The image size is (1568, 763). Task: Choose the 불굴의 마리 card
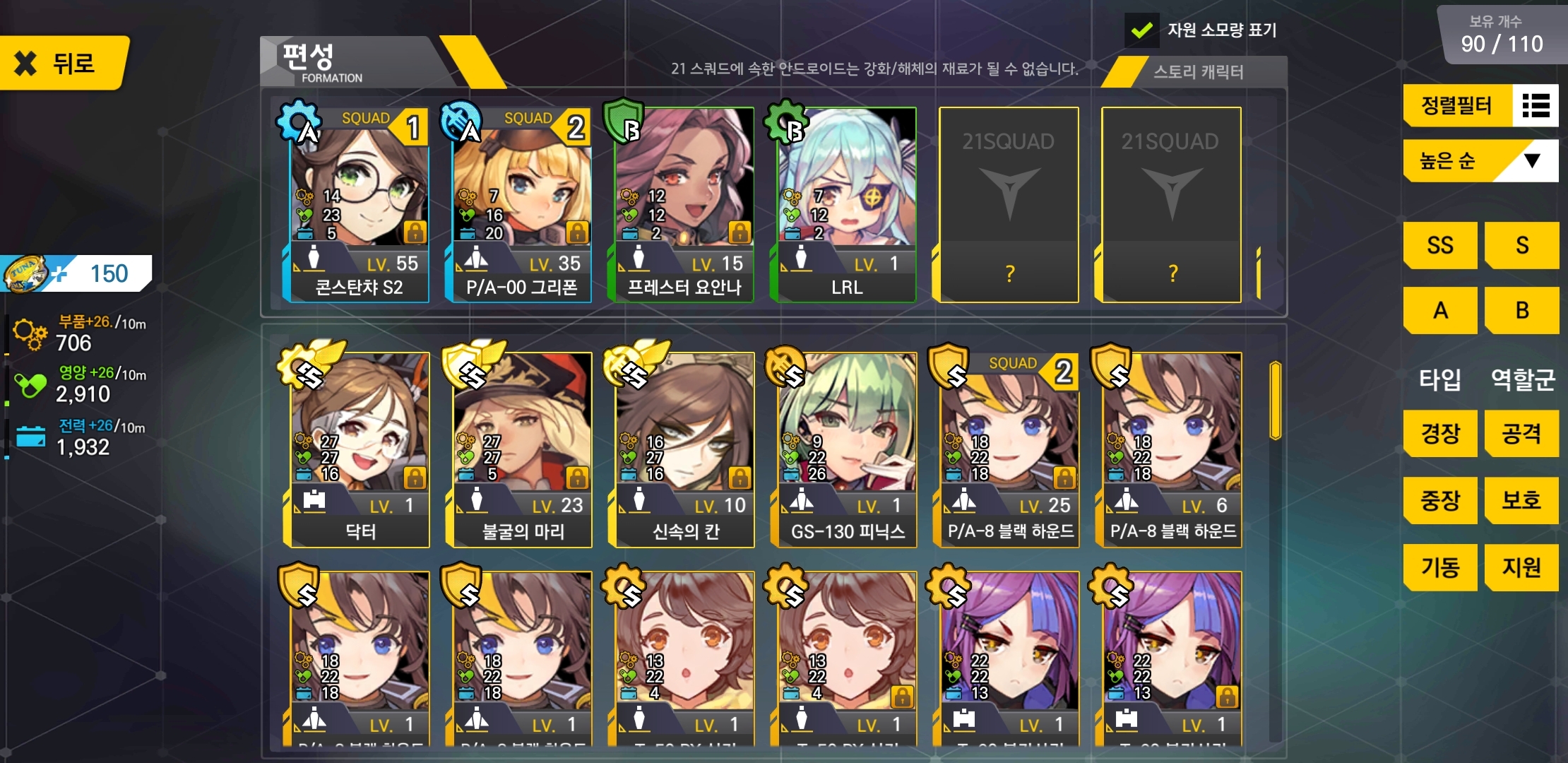click(521, 450)
